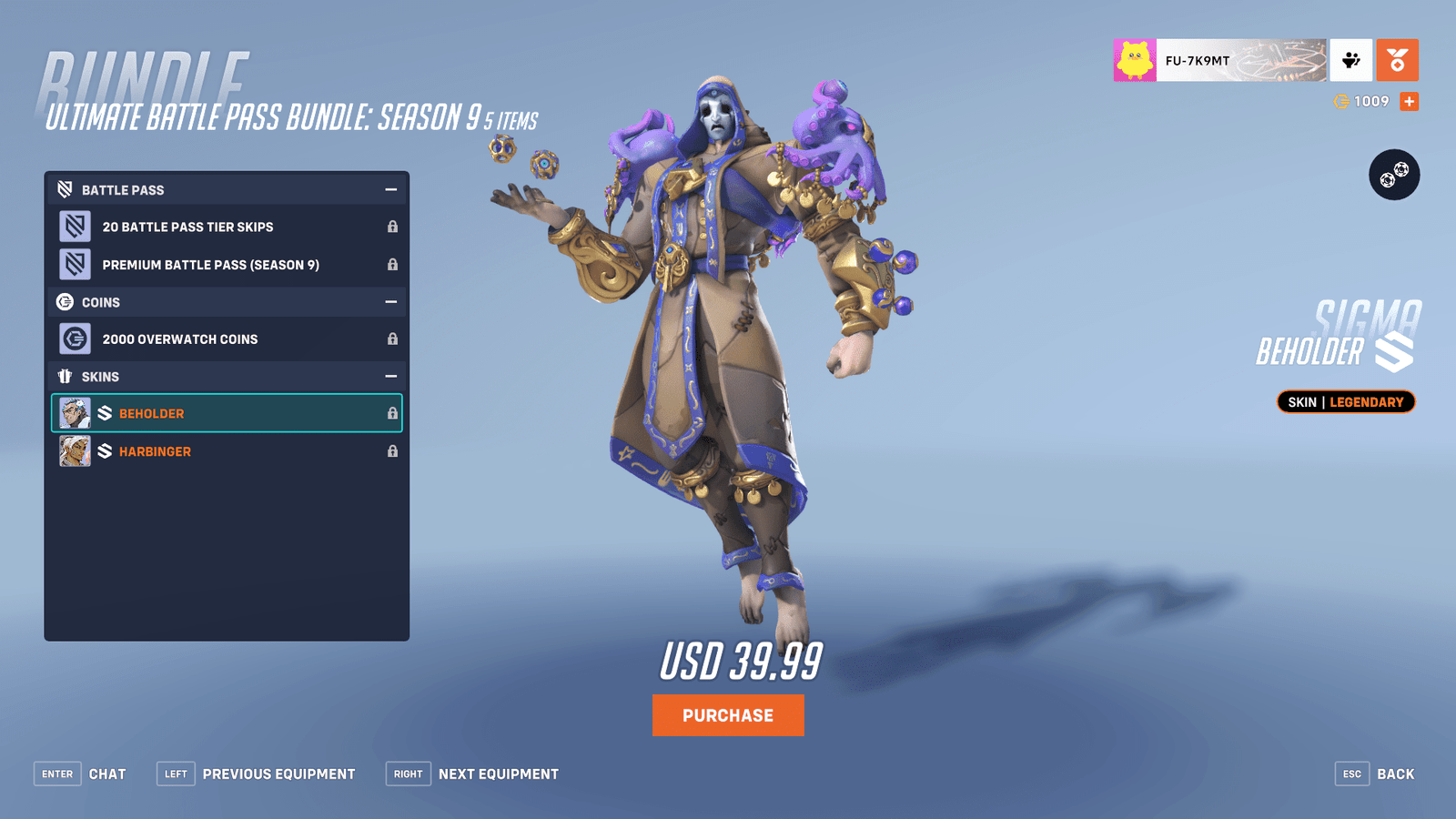Click the orange Battle Pass medal icon

click(1396, 60)
